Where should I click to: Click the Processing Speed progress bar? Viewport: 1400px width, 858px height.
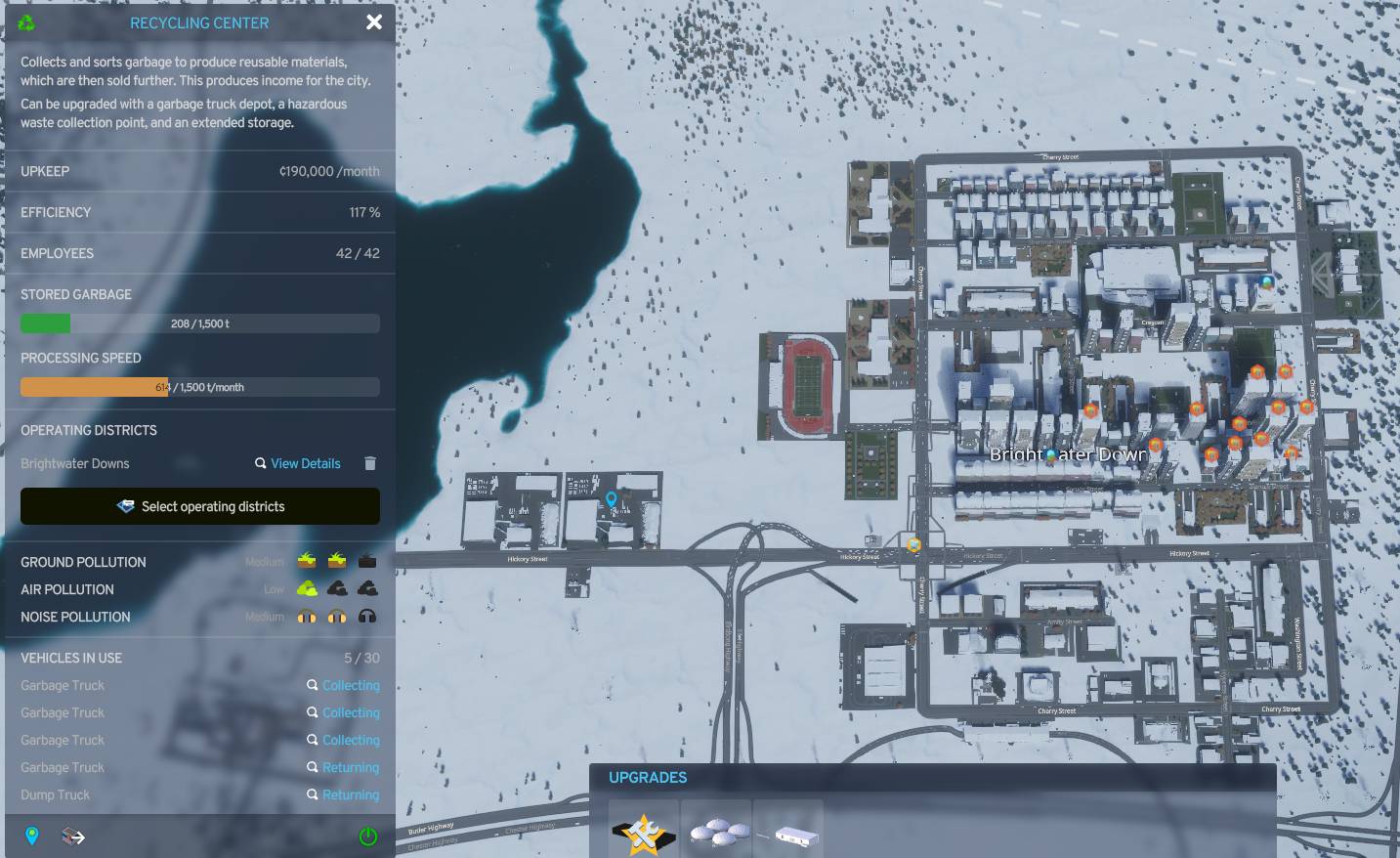(199, 386)
